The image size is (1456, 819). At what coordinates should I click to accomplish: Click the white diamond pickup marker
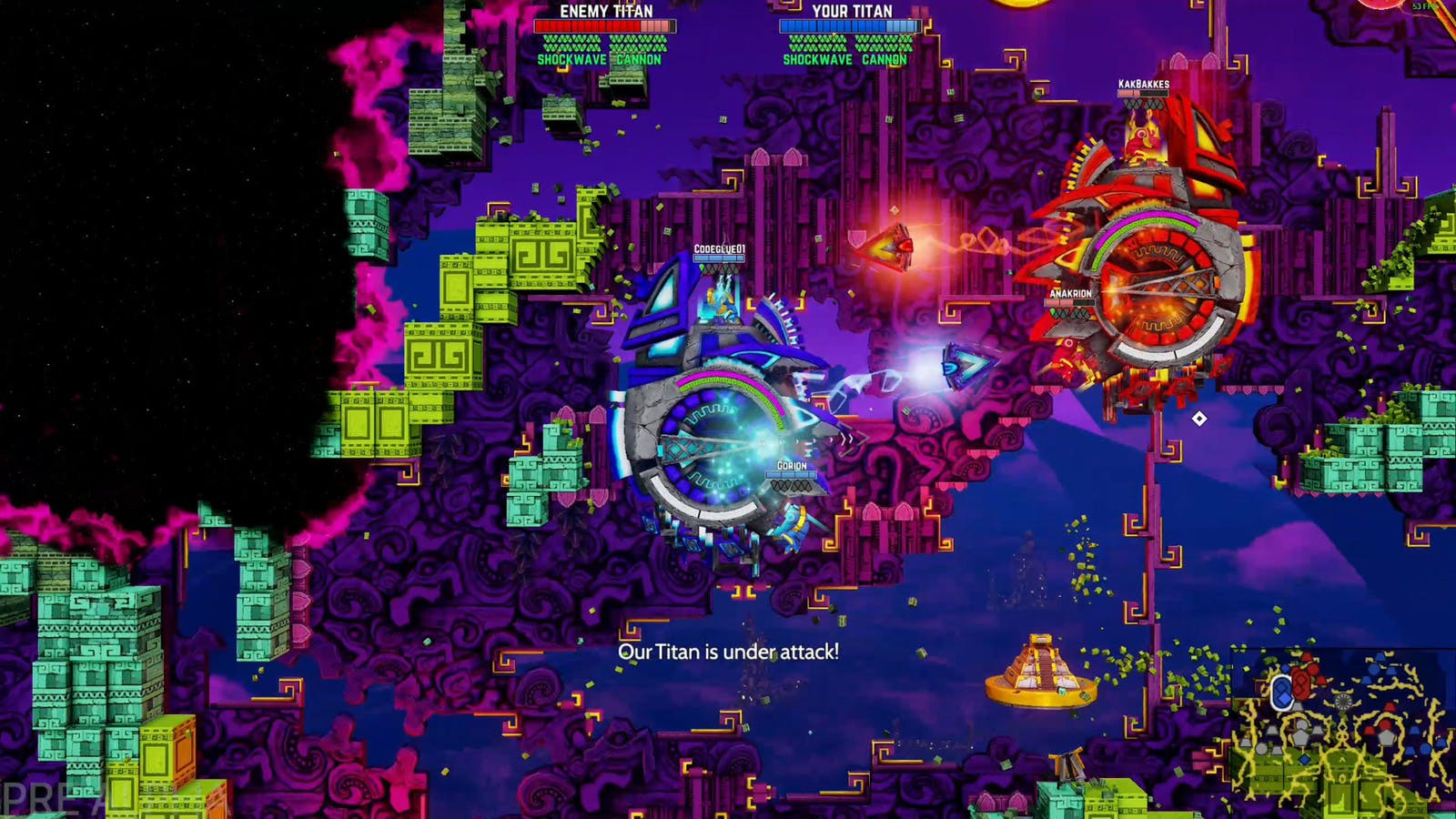click(x=1199, y=417)
